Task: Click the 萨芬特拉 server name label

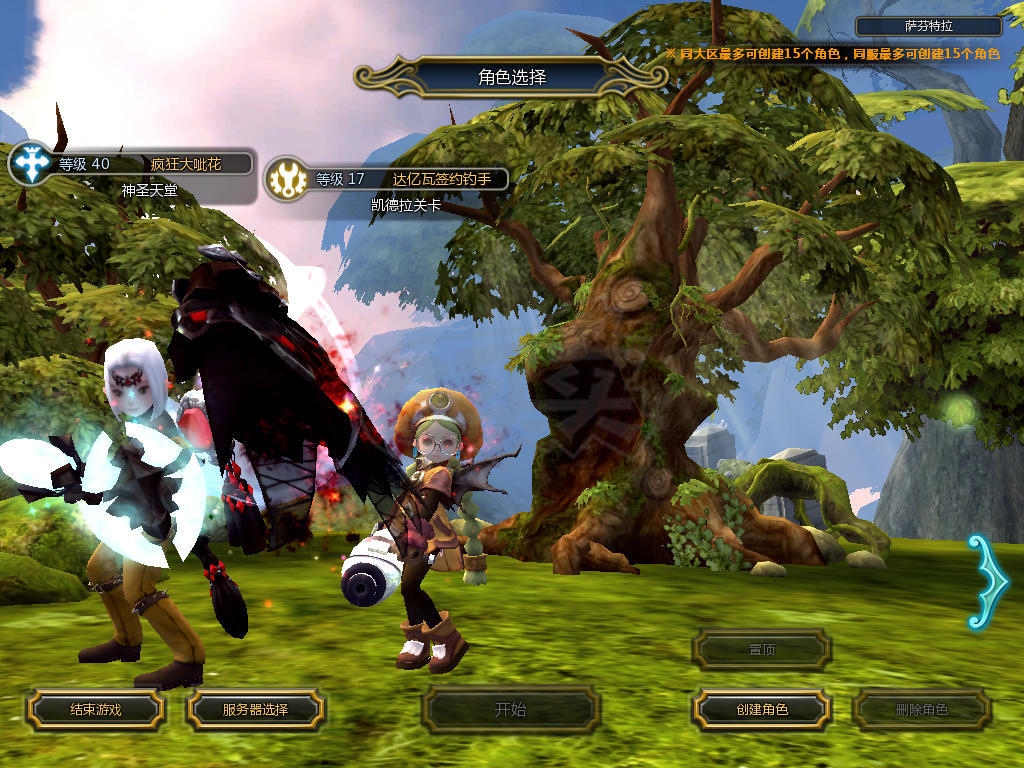Action: pos(928,27)
